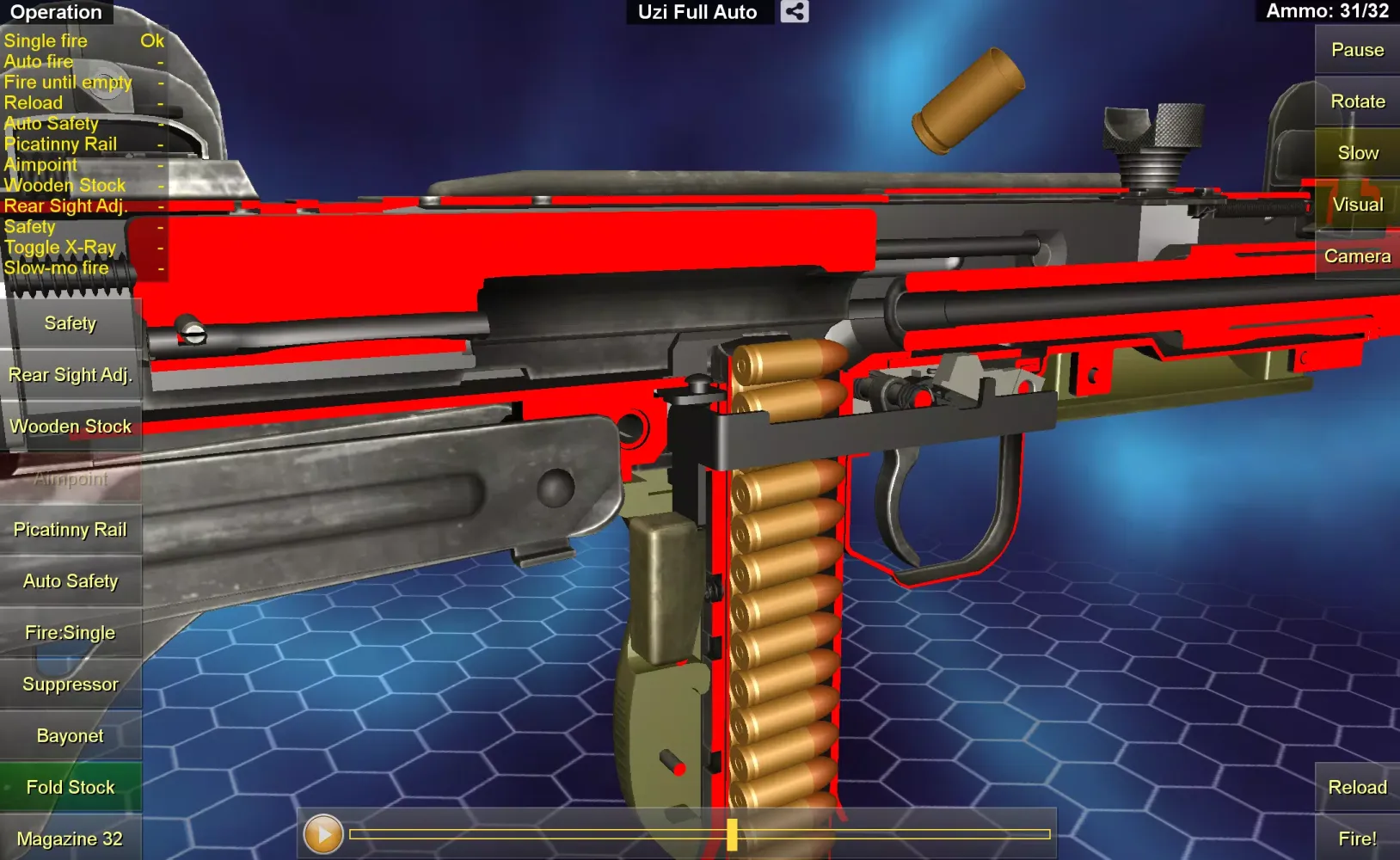This screenshot has height=860, width=1400.
Task: Toggle X-Ray view in the Operation panel
Action: (60, 247)
